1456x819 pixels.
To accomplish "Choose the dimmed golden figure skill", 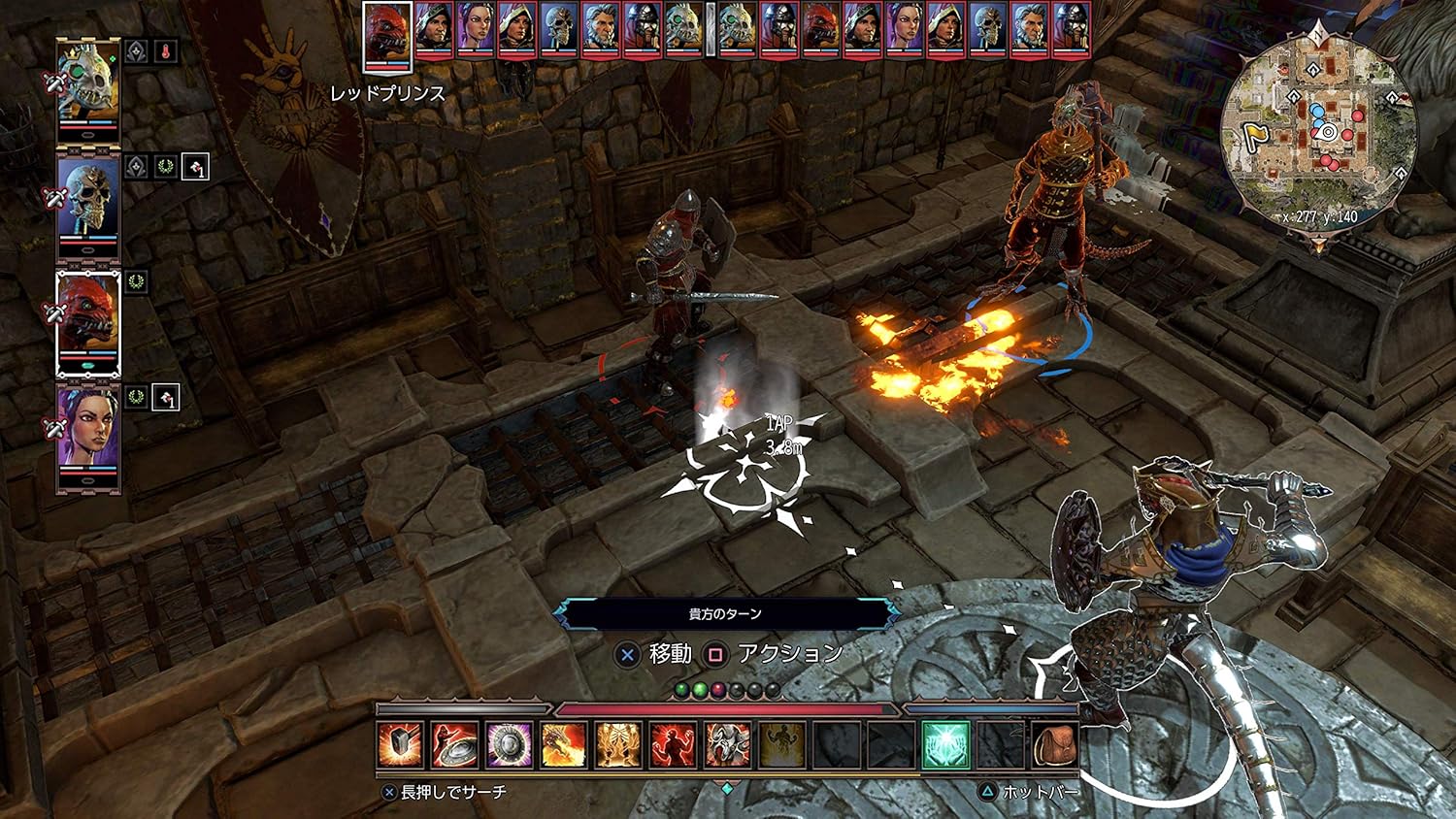I will [781, 745].
